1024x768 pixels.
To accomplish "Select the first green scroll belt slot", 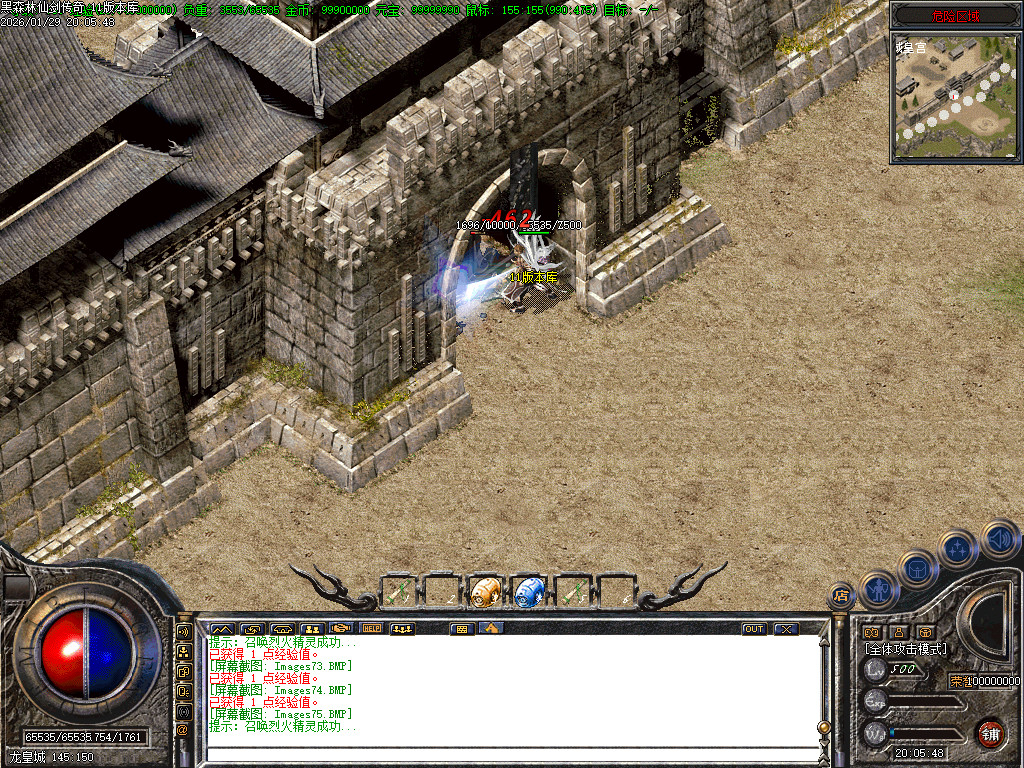I will coord(399,591).
